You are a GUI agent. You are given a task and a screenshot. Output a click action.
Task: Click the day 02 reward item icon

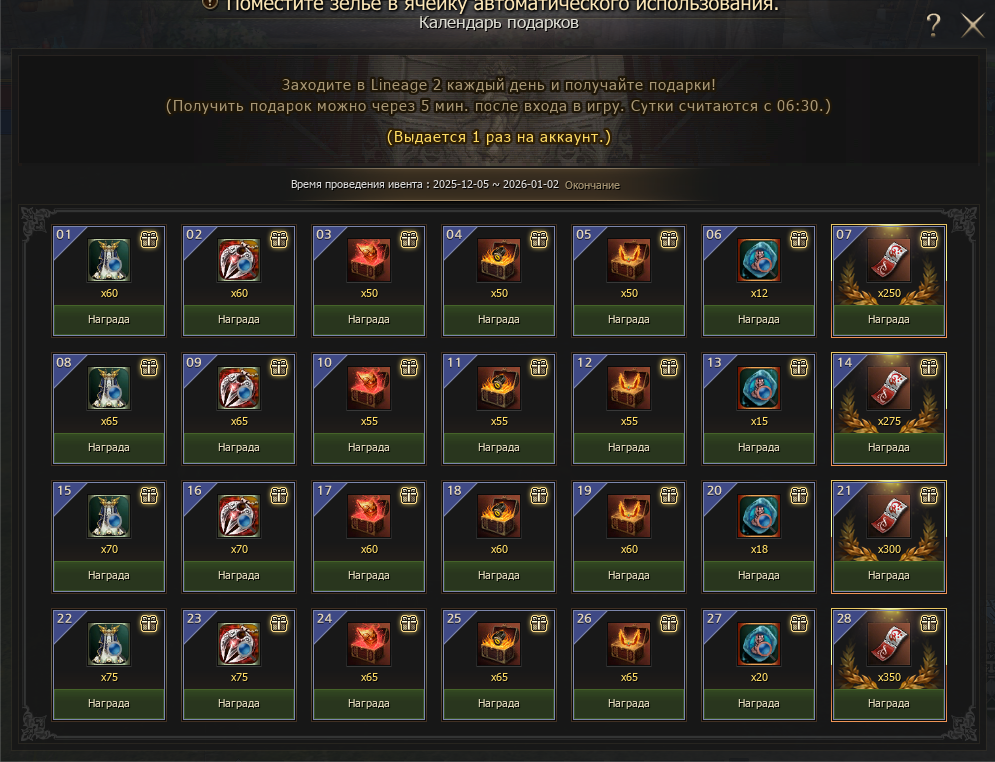tap(239, 260)
